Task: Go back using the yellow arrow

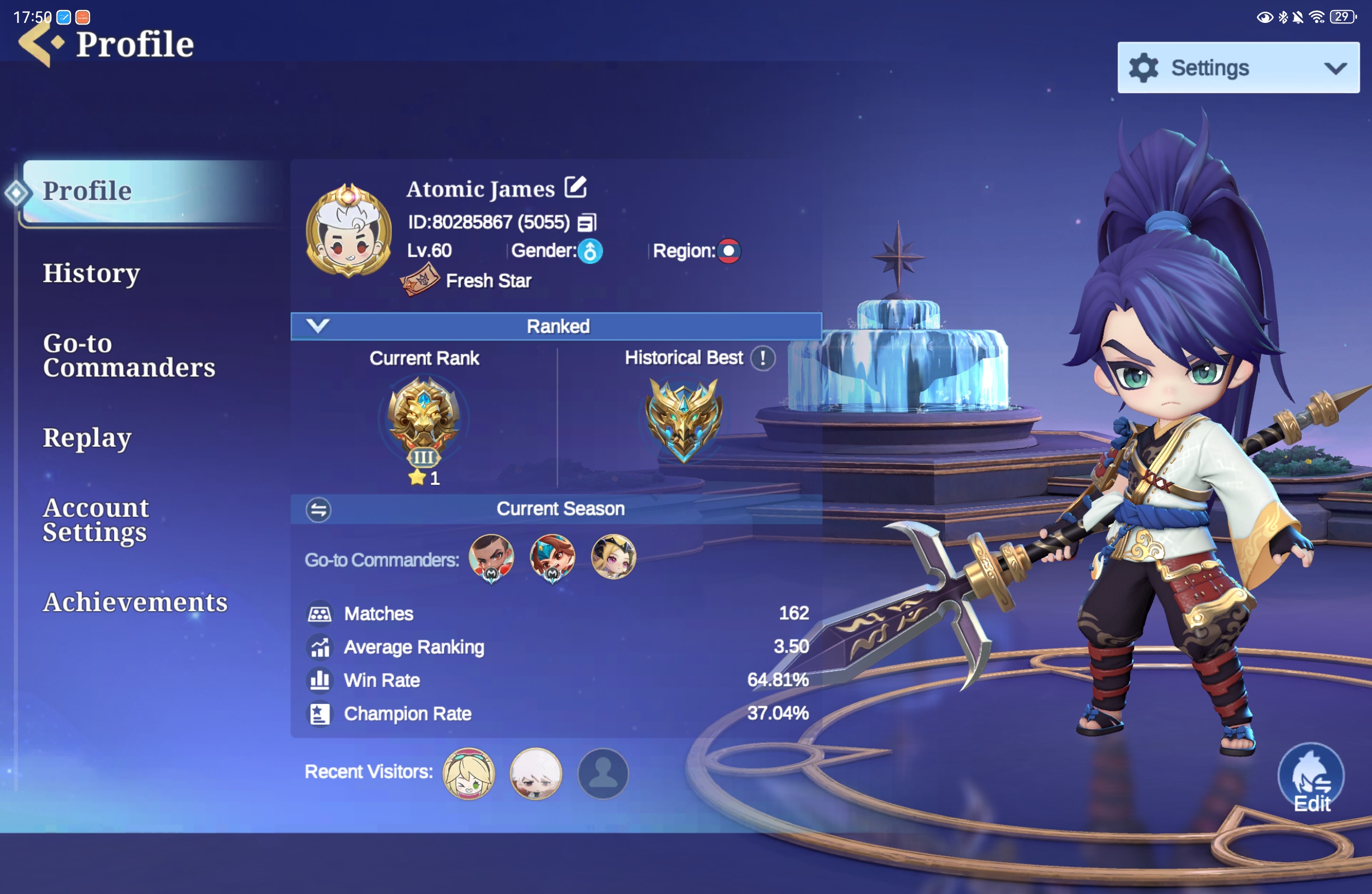Action: click(x=37, y=44)
